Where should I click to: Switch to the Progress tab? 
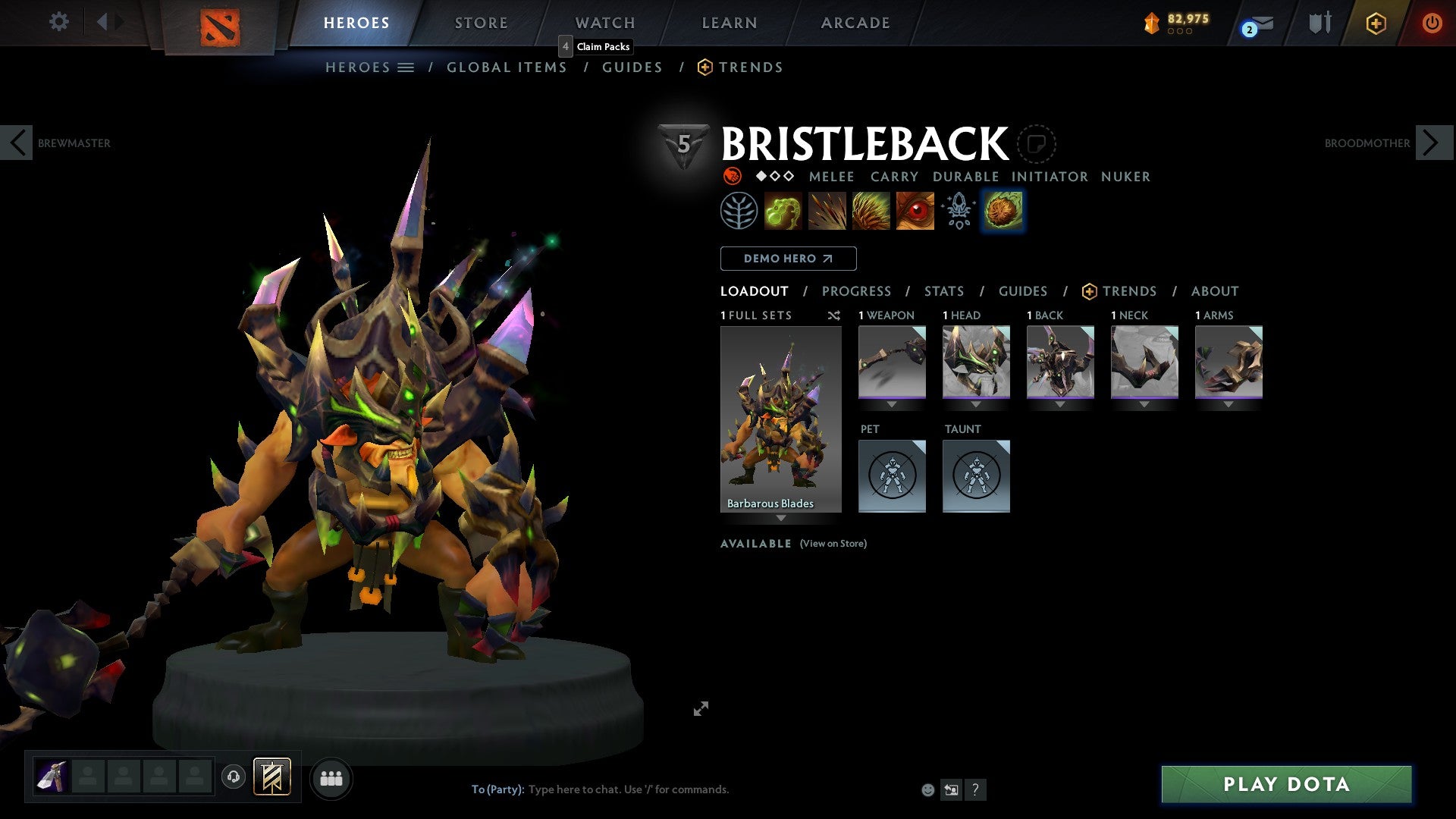tap(857, 291)
